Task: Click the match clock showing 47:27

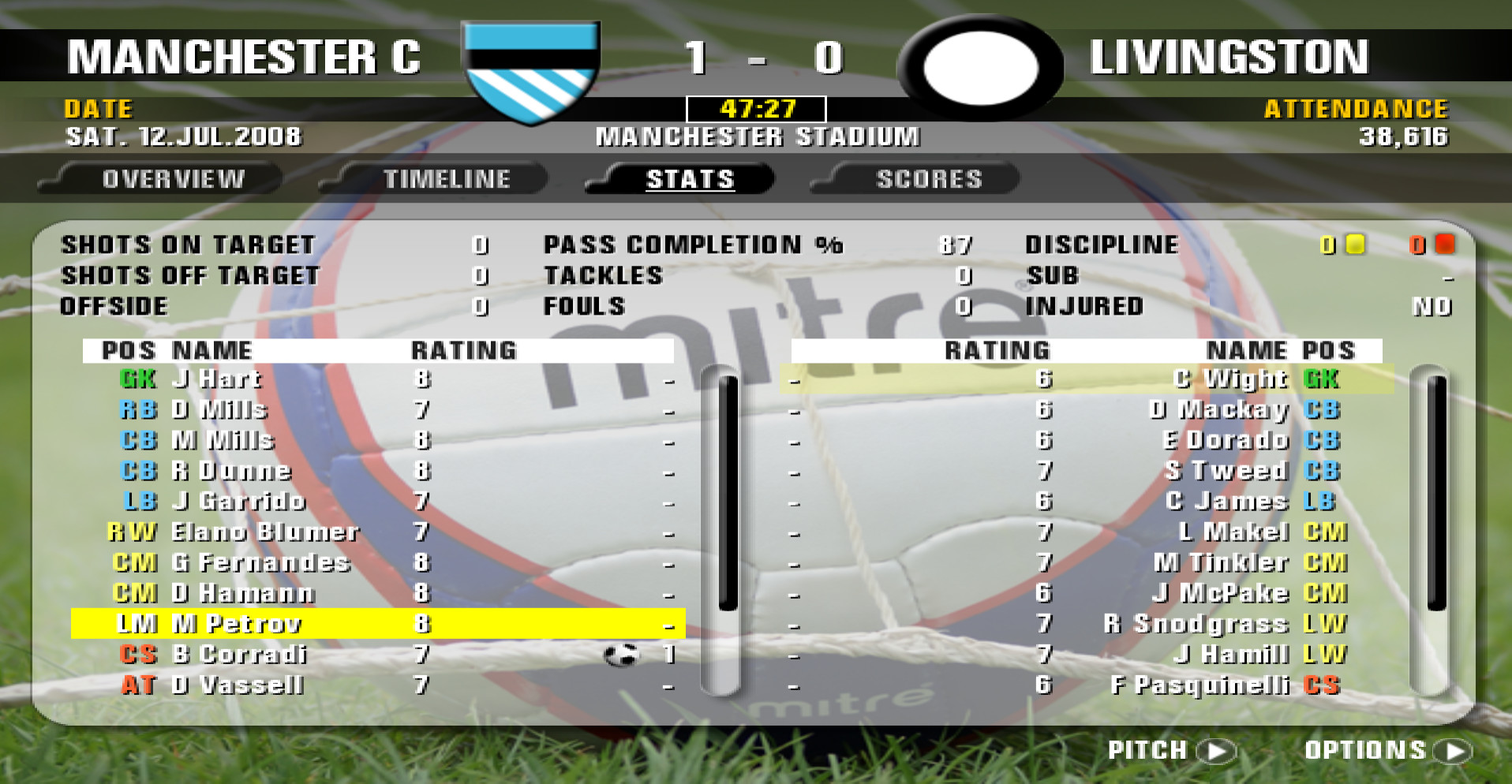Action: [755, 110]
